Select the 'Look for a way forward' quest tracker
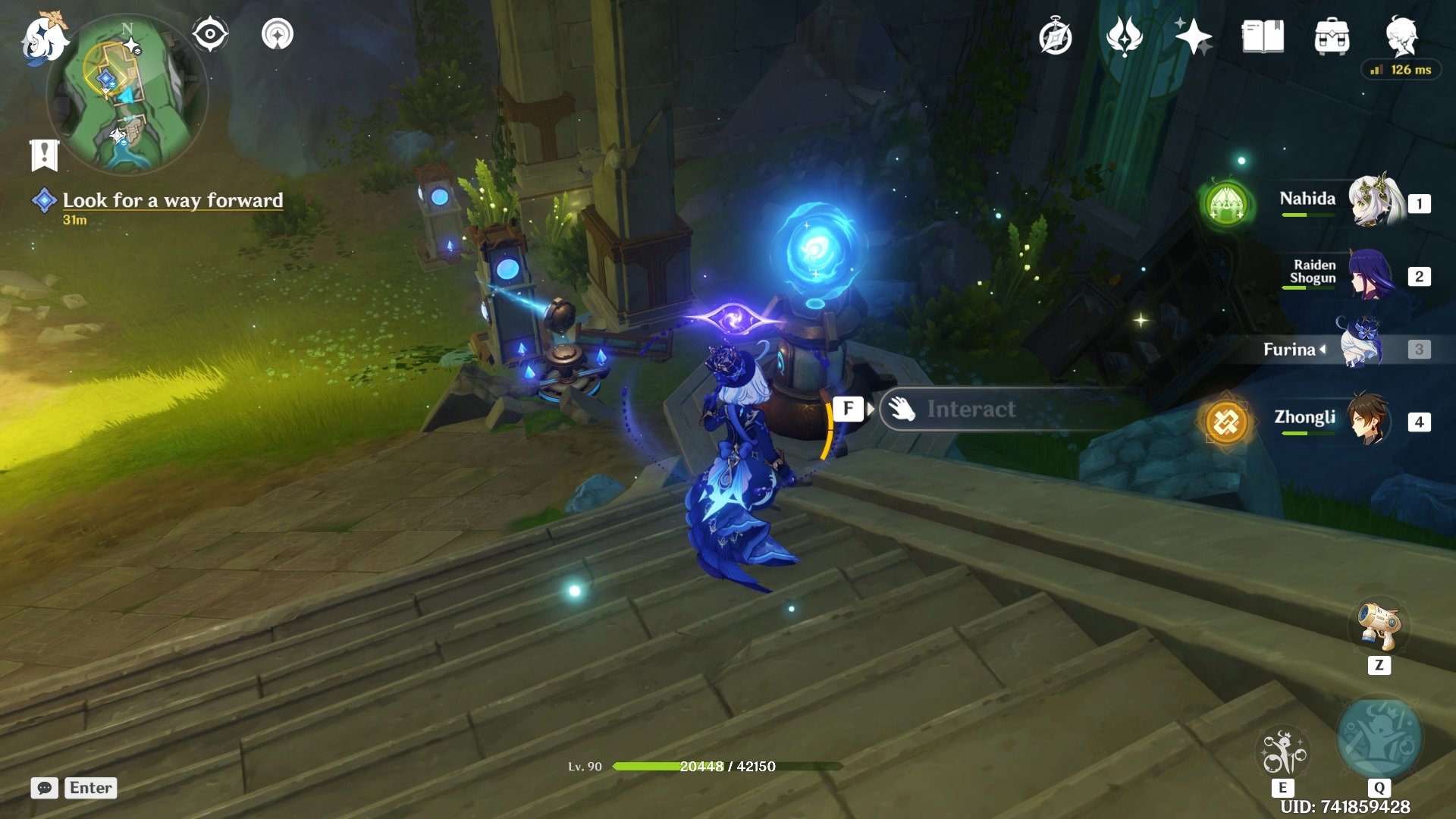1456x819 pixels. [172, 200]
